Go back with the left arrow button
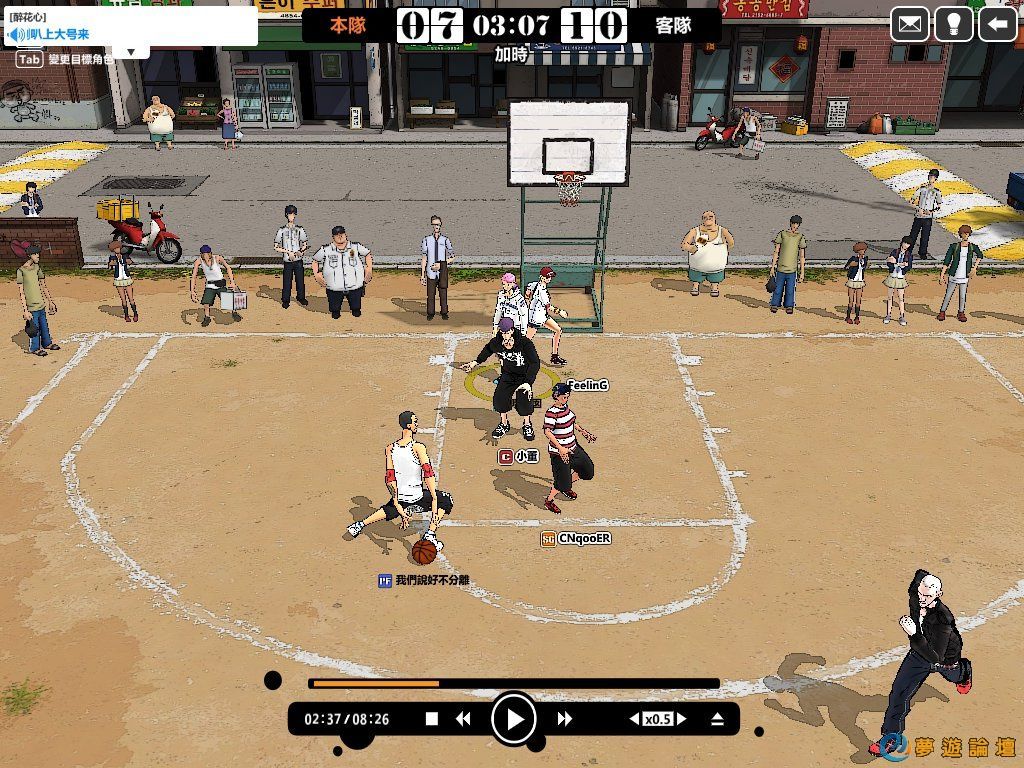1024x768 pixels. pos(997,24)
